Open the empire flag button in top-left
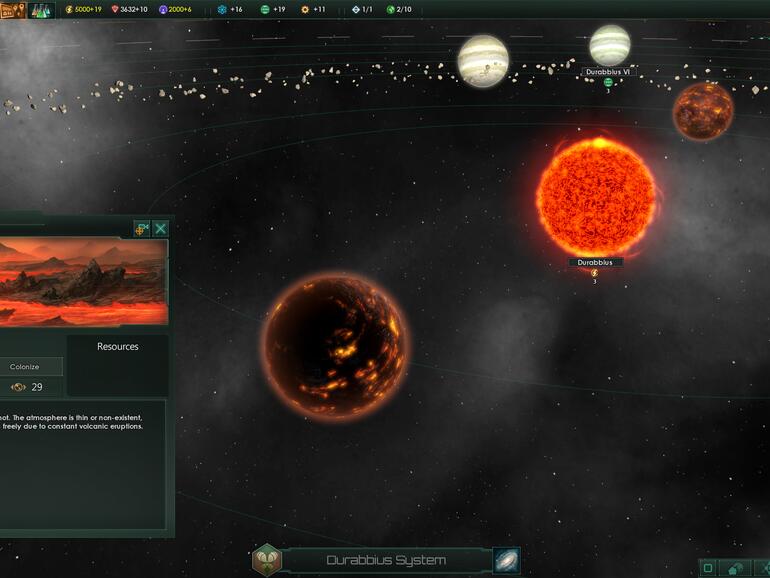Image resolution: width=770 pixels, height=578 pixels. [13, 10]
